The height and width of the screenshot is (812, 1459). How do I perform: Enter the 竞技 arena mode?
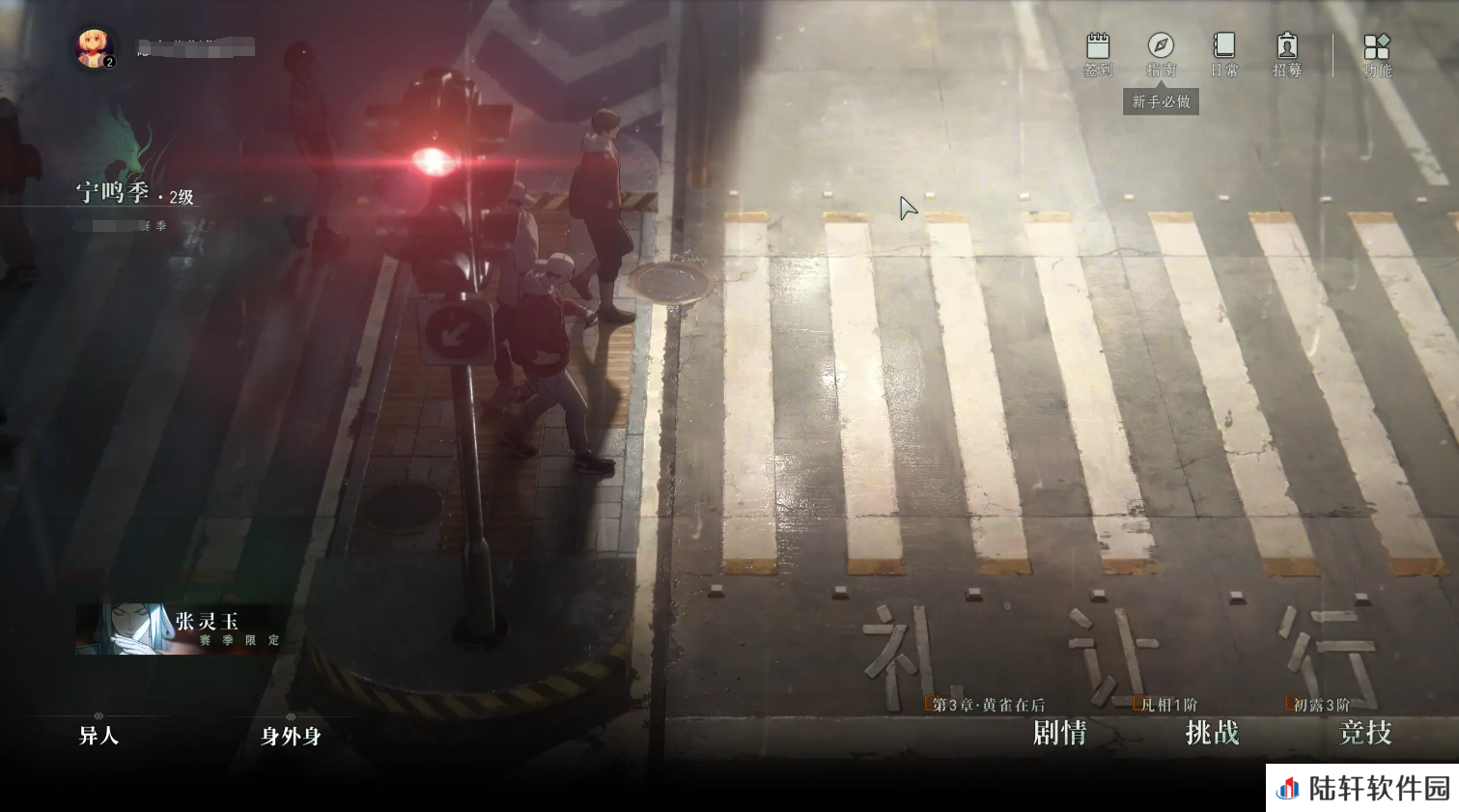click(x=1364, y=733)
